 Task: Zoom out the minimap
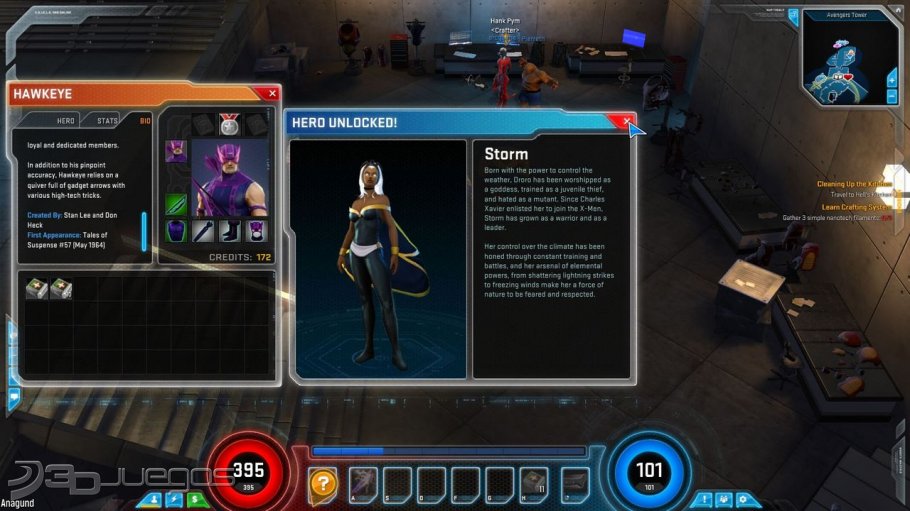tap(890, 96)
